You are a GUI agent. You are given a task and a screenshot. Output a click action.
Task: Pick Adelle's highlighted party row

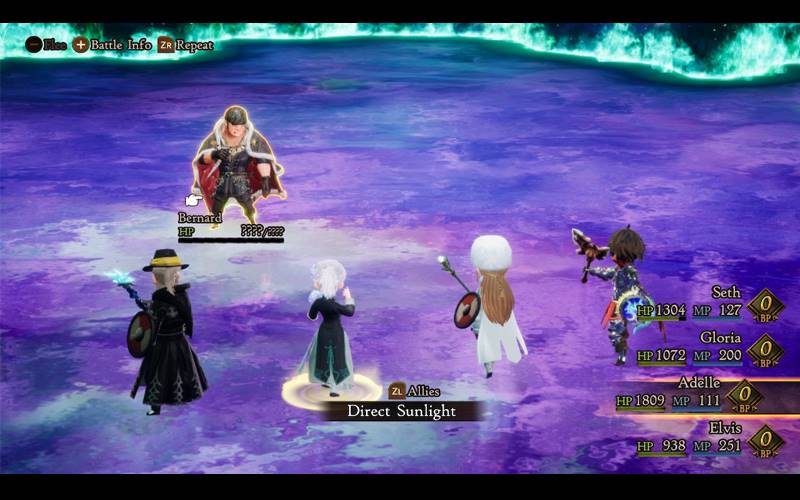point(700,393)
